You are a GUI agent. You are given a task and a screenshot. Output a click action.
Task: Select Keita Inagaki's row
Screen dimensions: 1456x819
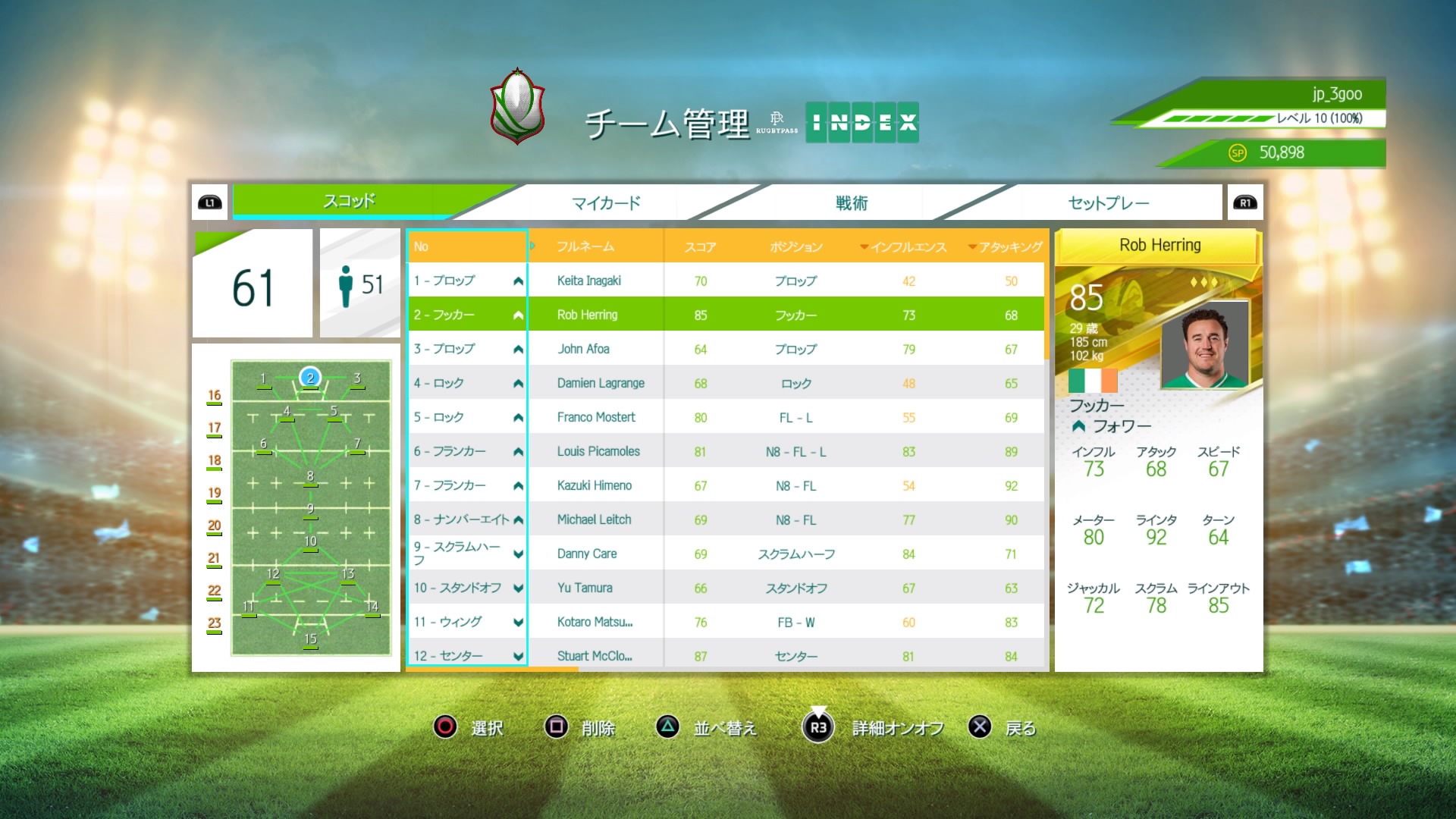(589, 281)
